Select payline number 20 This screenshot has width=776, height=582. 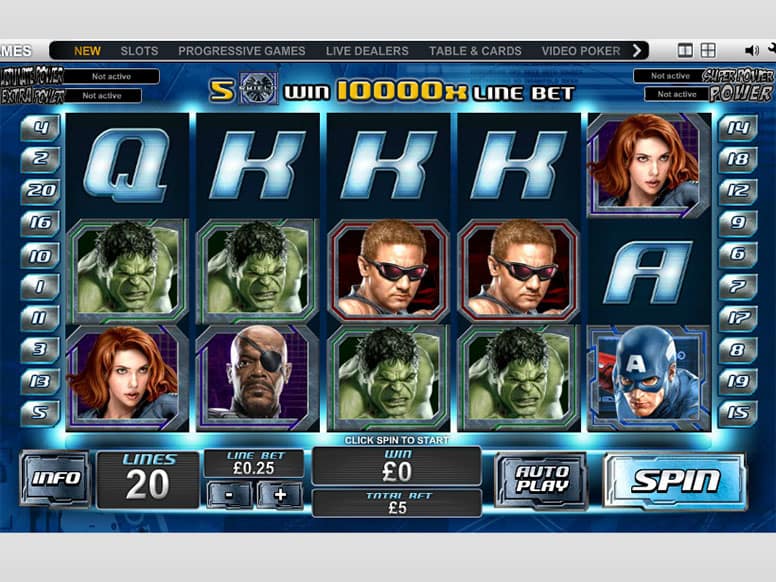[41, 188]
